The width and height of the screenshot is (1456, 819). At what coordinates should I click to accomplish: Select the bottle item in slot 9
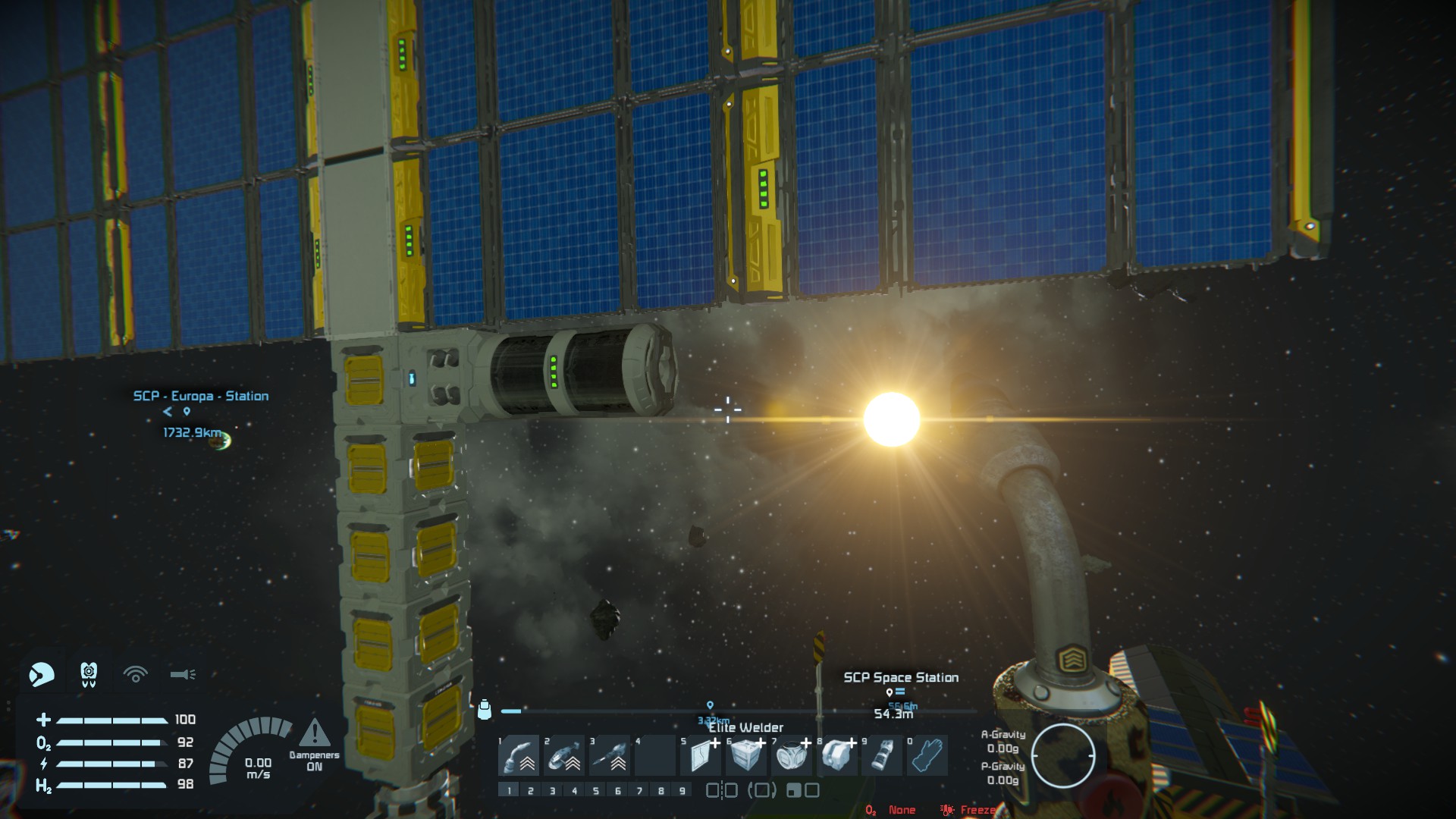point(881,755)
